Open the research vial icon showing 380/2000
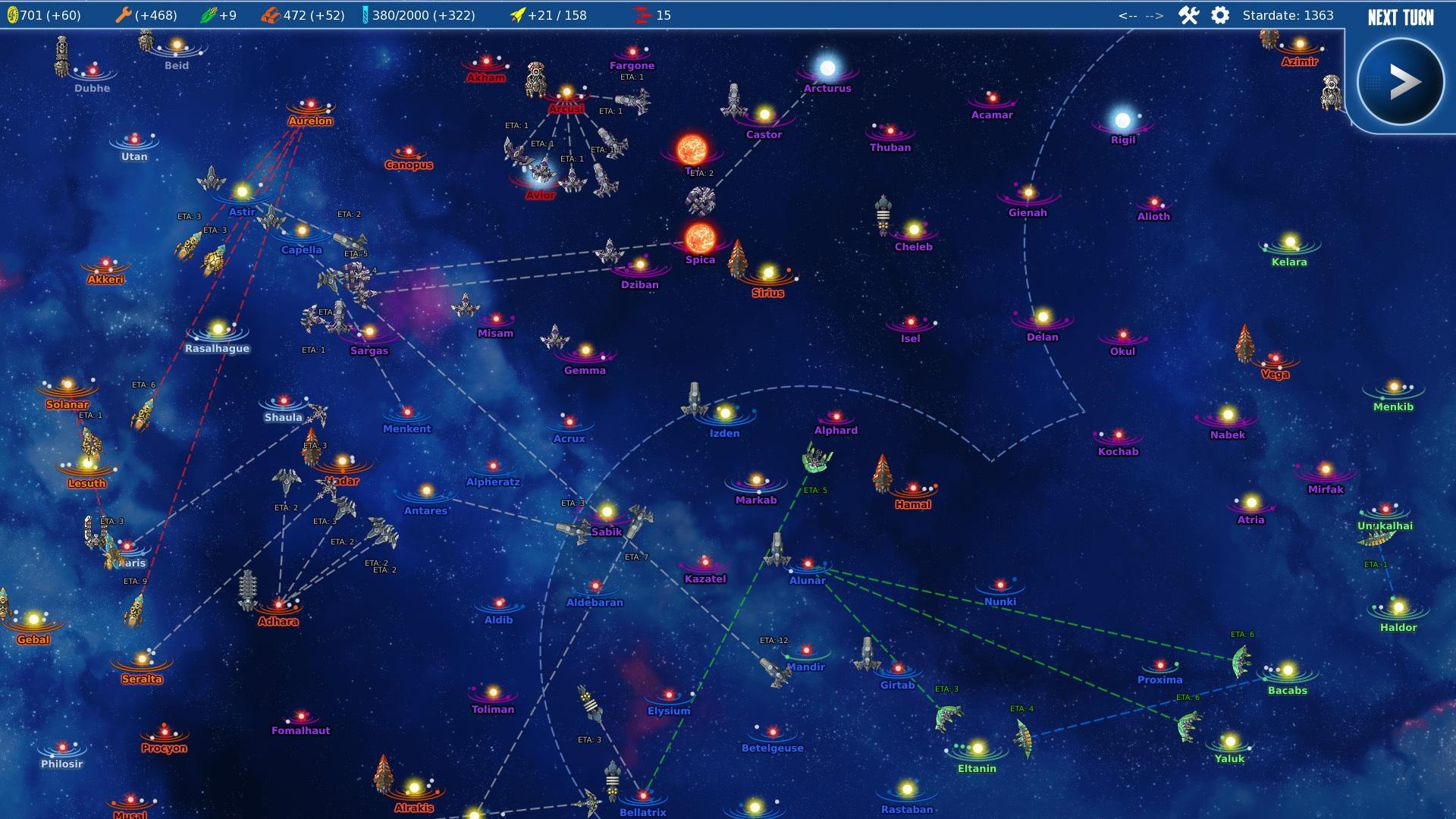The height and width of the screenshot is (819, 1456). (366, 14)
